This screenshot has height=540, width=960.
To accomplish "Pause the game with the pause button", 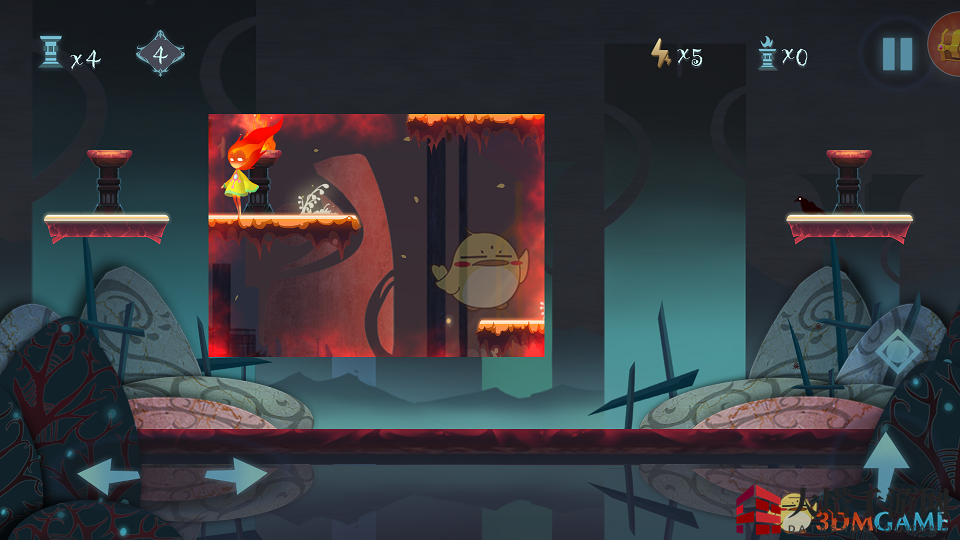I will pos(896,54).
